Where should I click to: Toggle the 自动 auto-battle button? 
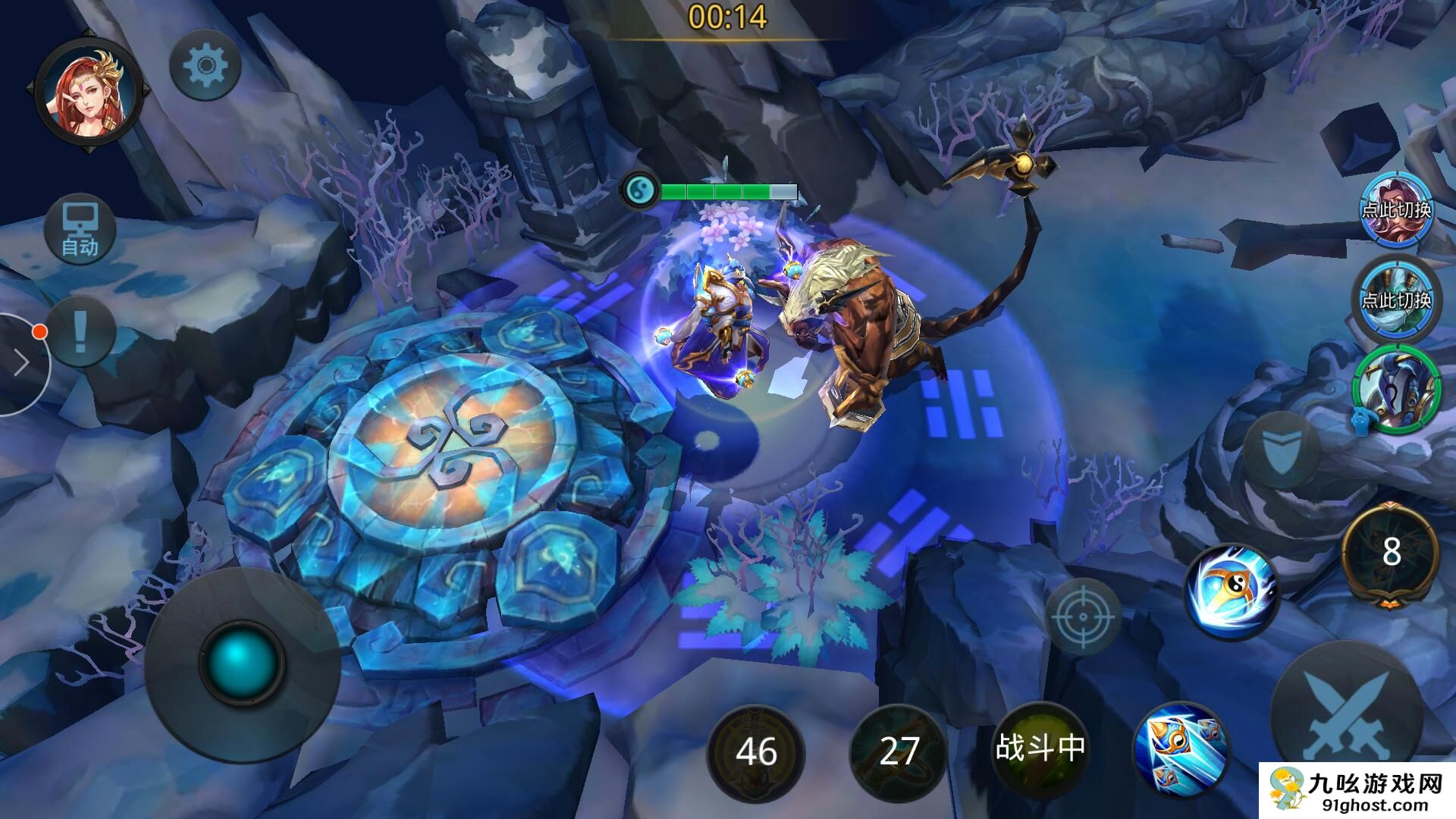coord(80,230)
